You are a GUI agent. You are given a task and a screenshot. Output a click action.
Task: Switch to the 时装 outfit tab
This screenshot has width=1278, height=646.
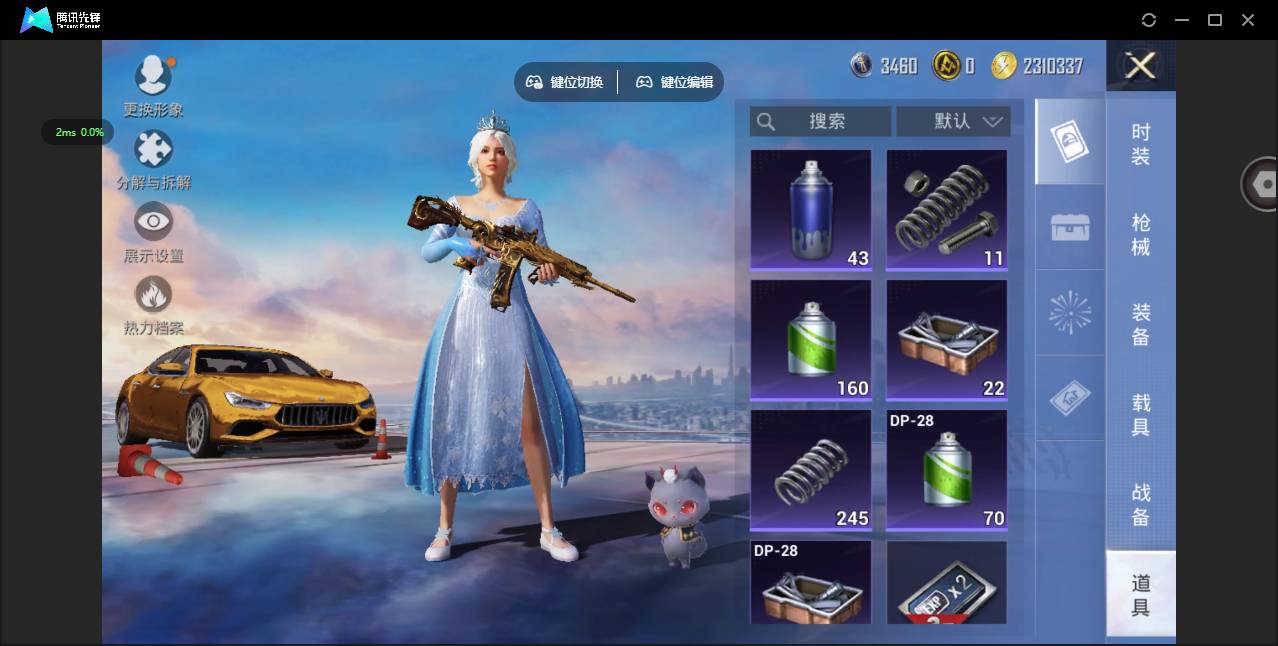[x=1140, y=144]
